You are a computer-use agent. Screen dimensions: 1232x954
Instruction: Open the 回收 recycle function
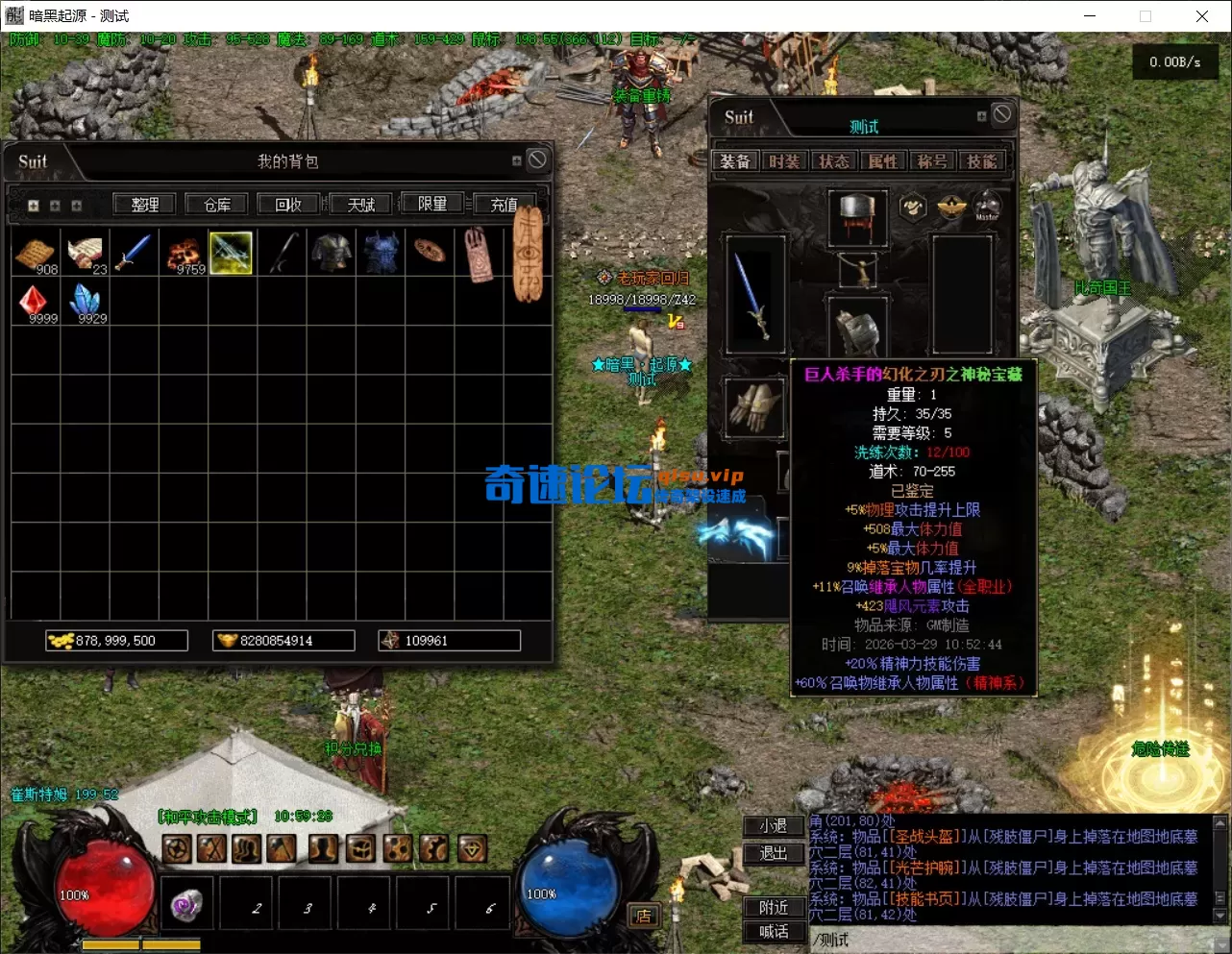[288, 205]
